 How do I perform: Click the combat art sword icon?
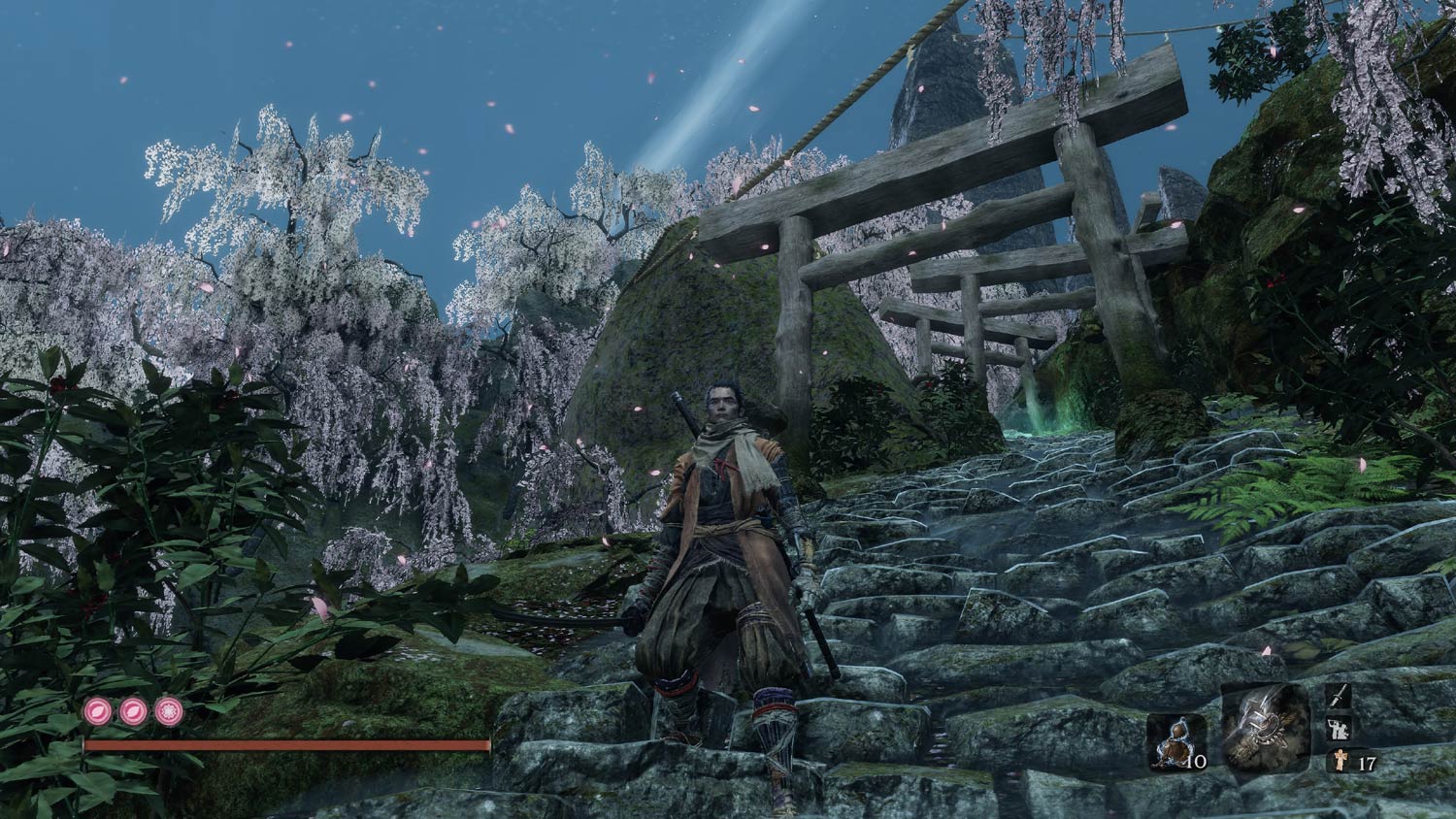[1340, 697]
